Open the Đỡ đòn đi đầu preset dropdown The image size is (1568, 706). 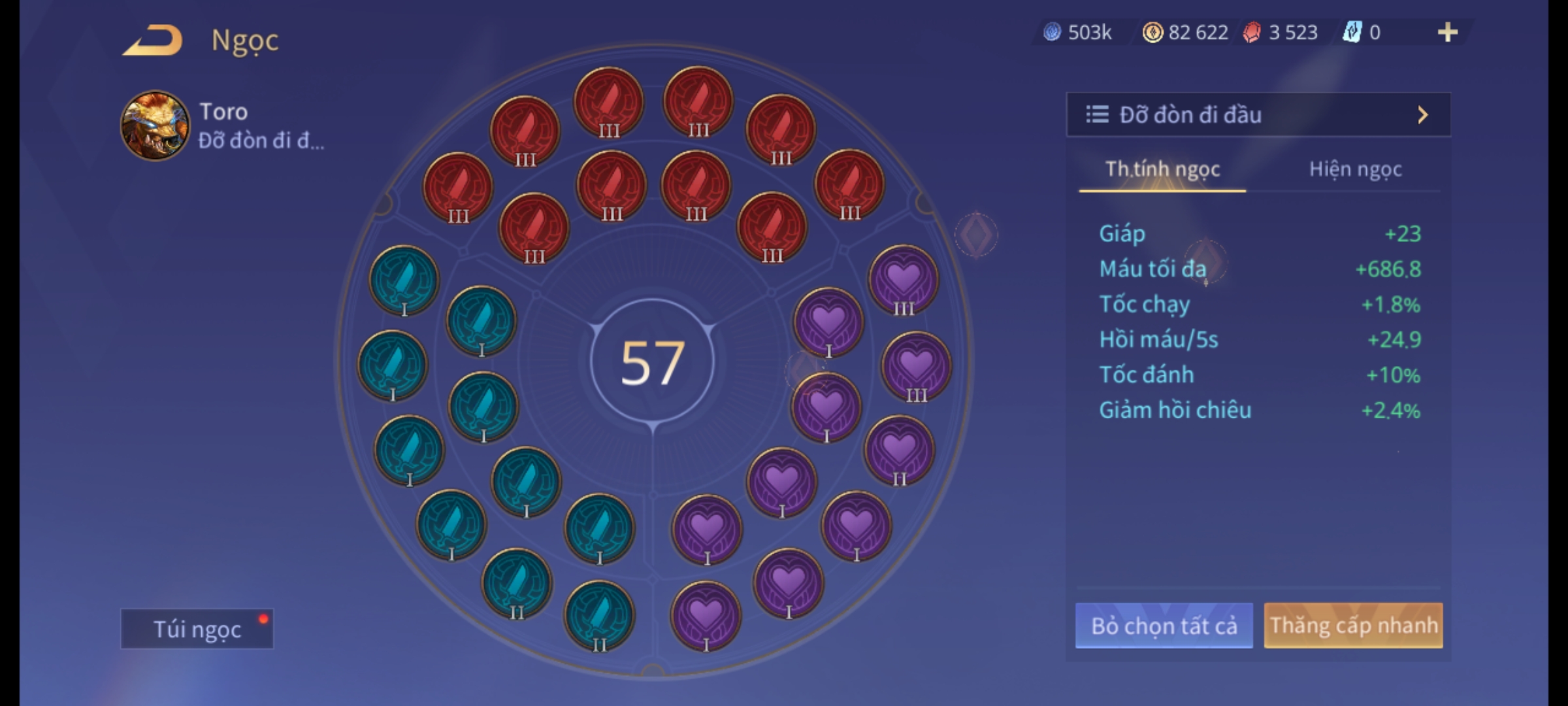(1258, 115)
